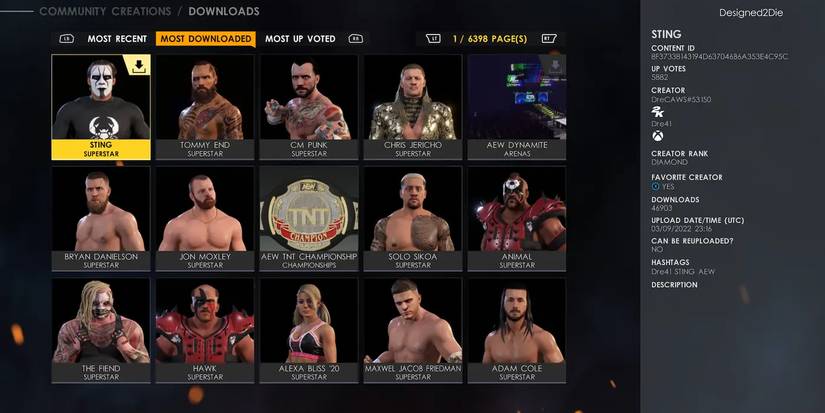
Task: Select Maxwell Jacob Friedman superstar
Action: (x=413, y=328)
